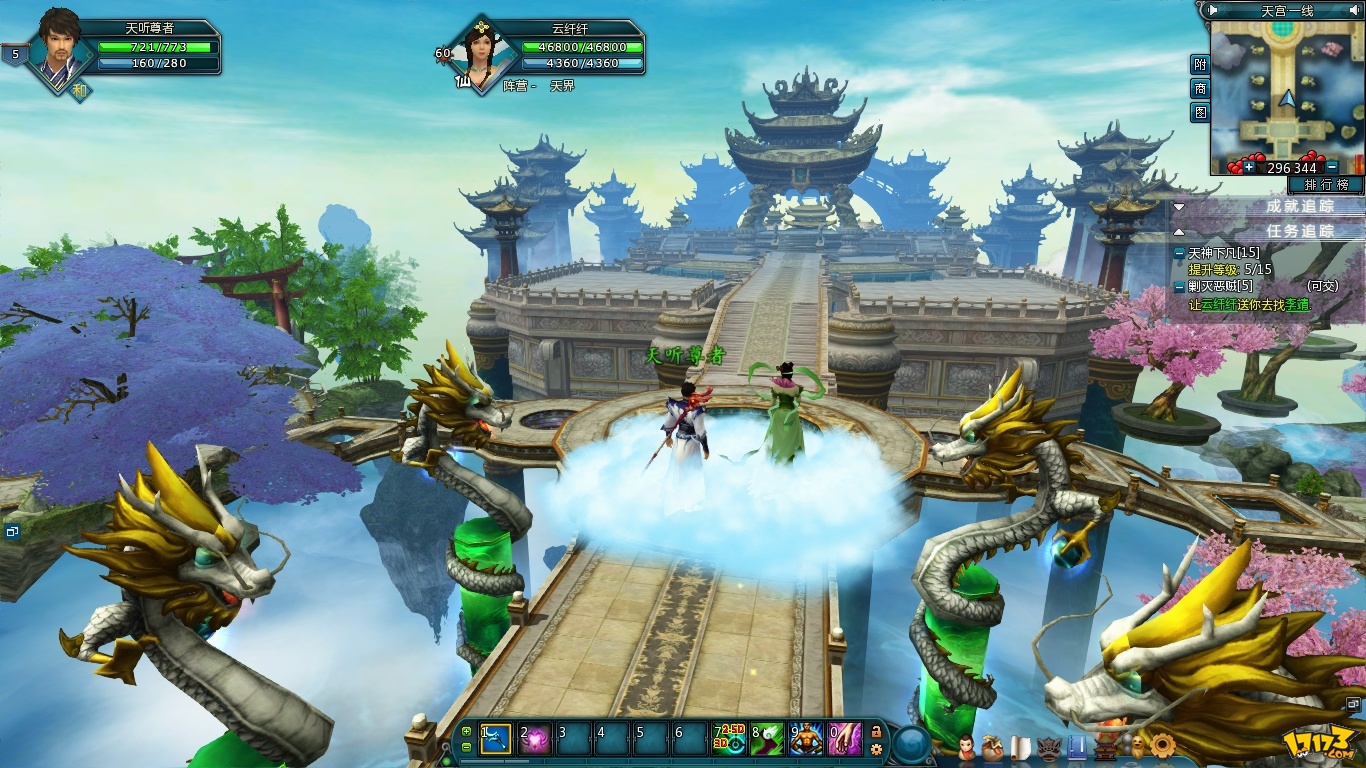Open the 商 shop button beside the minimap
1366x768 pixels.
coord(1200,89)
